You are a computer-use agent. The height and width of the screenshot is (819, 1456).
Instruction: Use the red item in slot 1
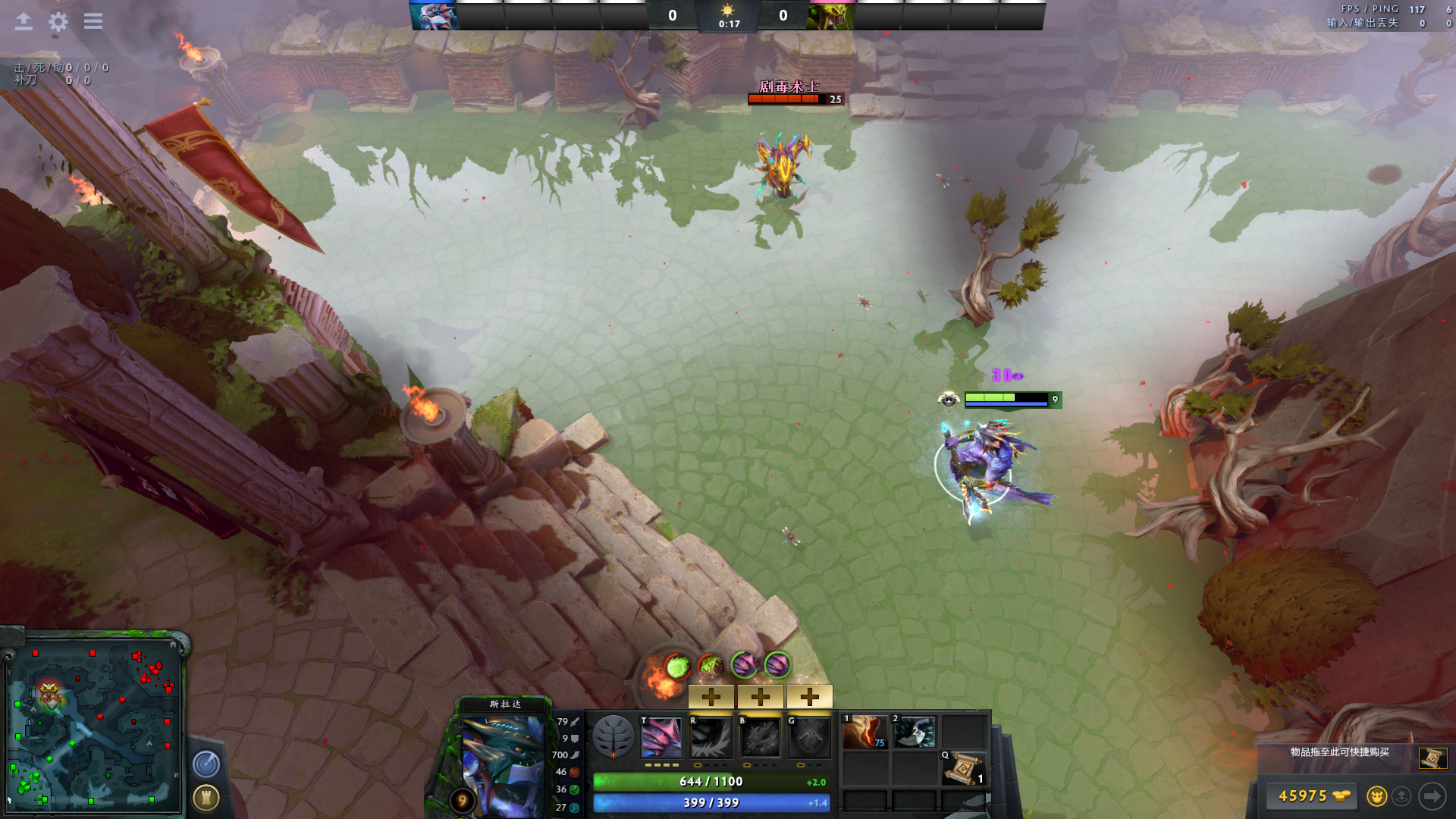(865, 733)
